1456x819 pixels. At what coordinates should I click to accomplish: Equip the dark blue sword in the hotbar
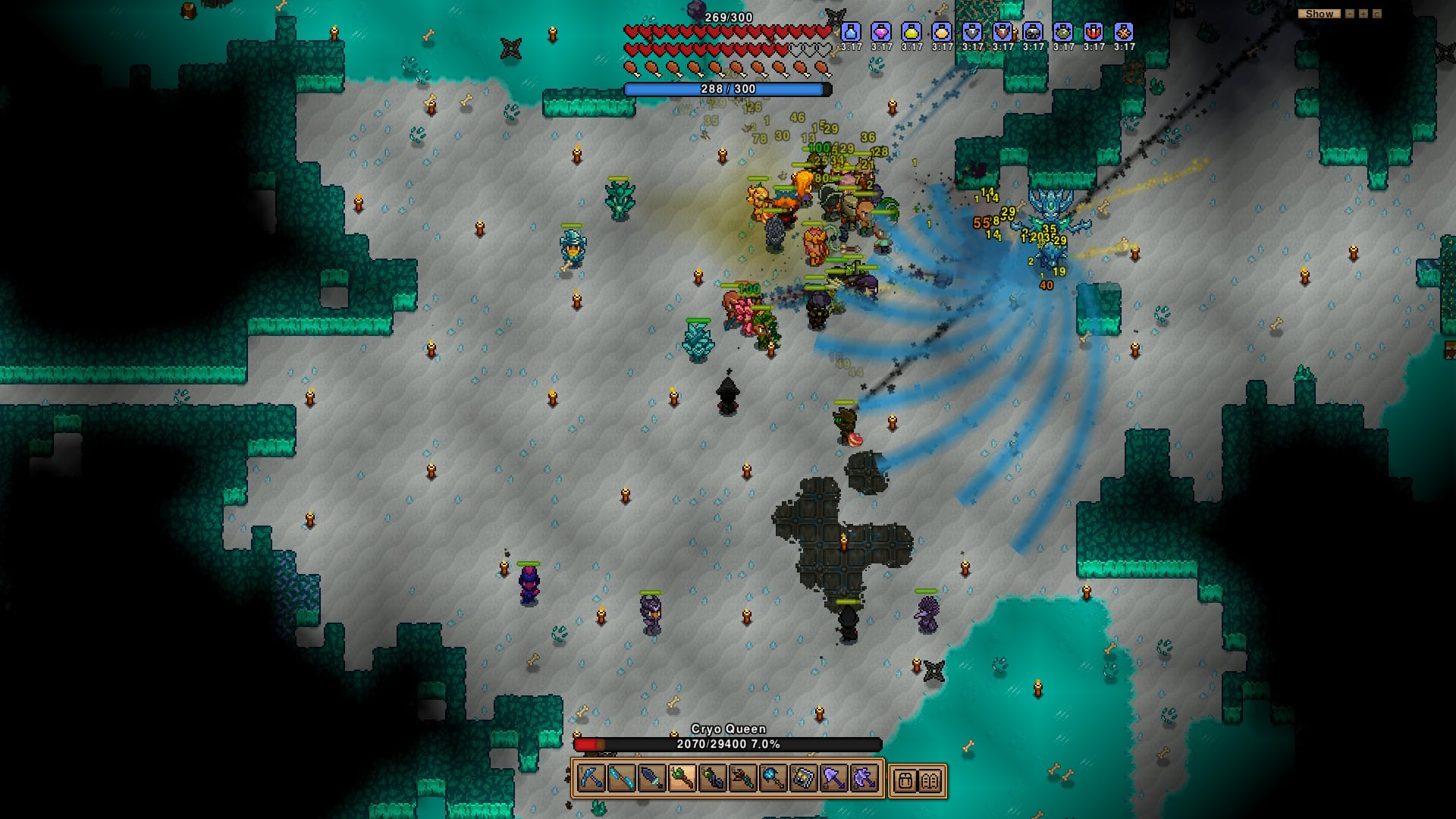[651, 779]
